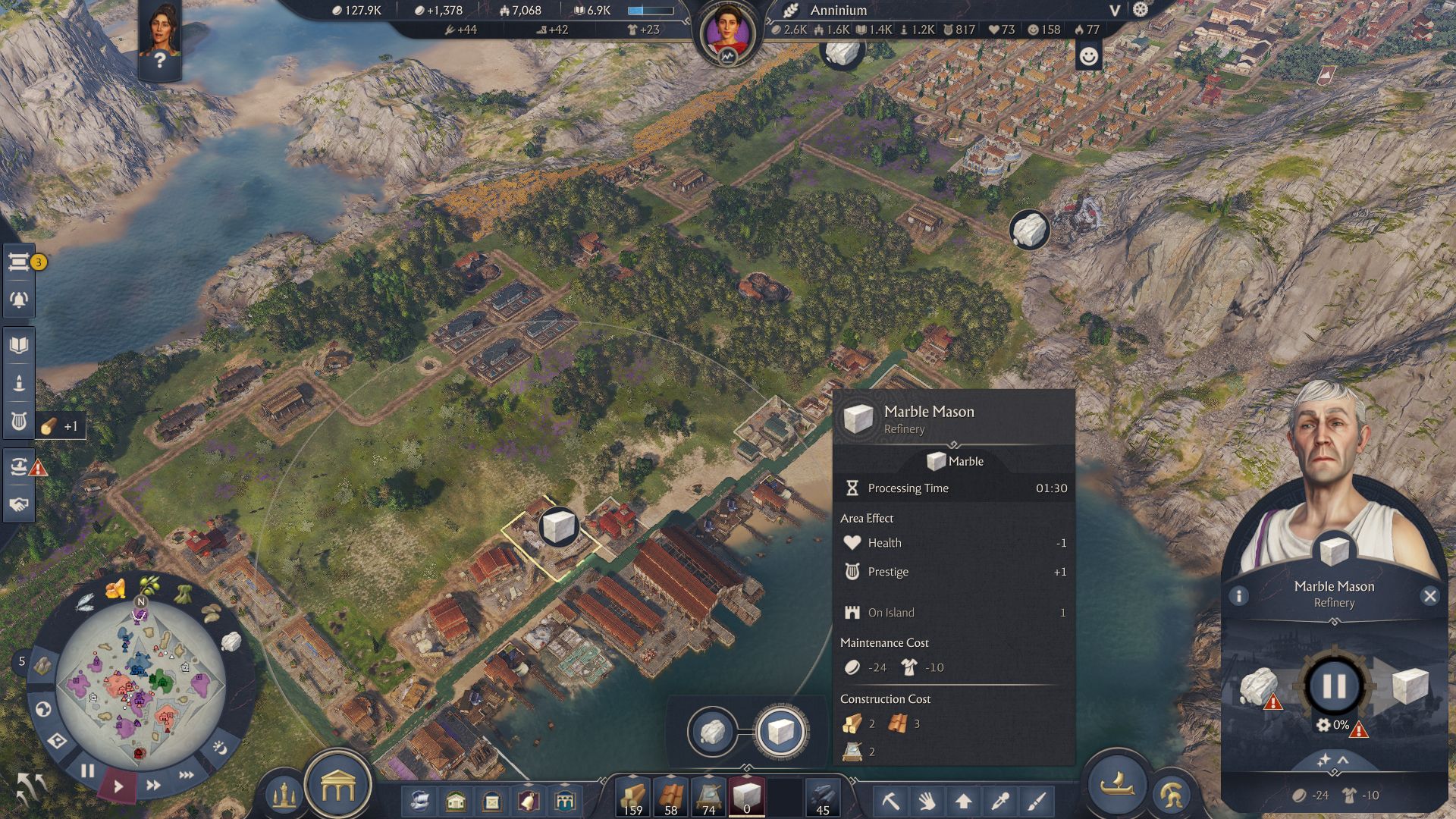Open the ship menu button
The image size is (1456, 819).
point(1117,784)
